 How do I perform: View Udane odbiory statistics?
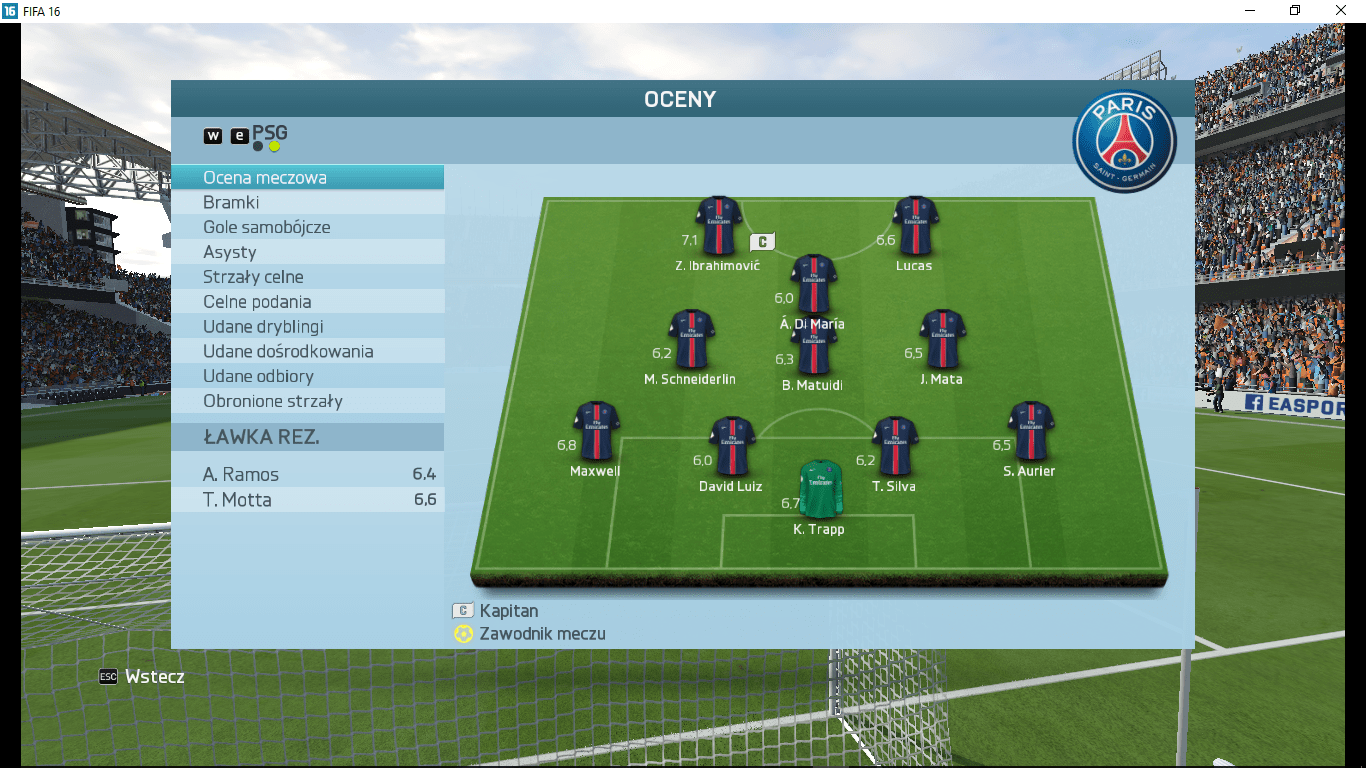pos(307,376)
